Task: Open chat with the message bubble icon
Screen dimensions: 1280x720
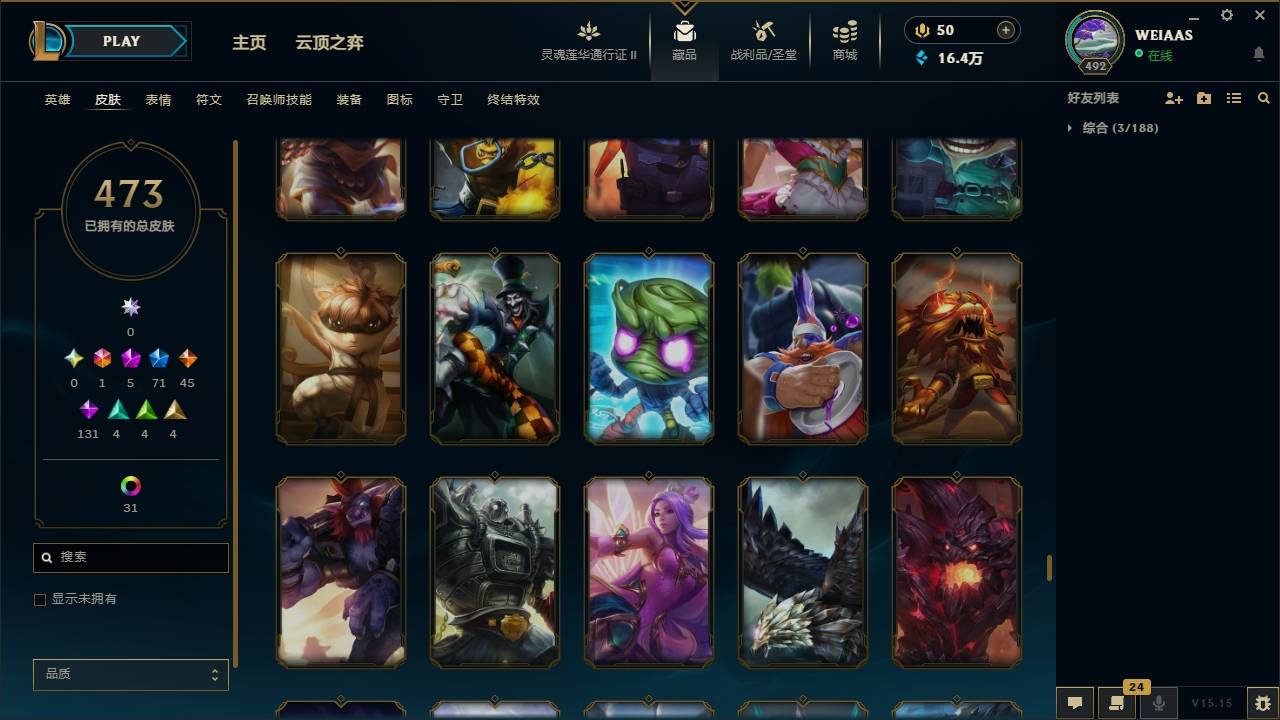Action: tap(1074, 702)
